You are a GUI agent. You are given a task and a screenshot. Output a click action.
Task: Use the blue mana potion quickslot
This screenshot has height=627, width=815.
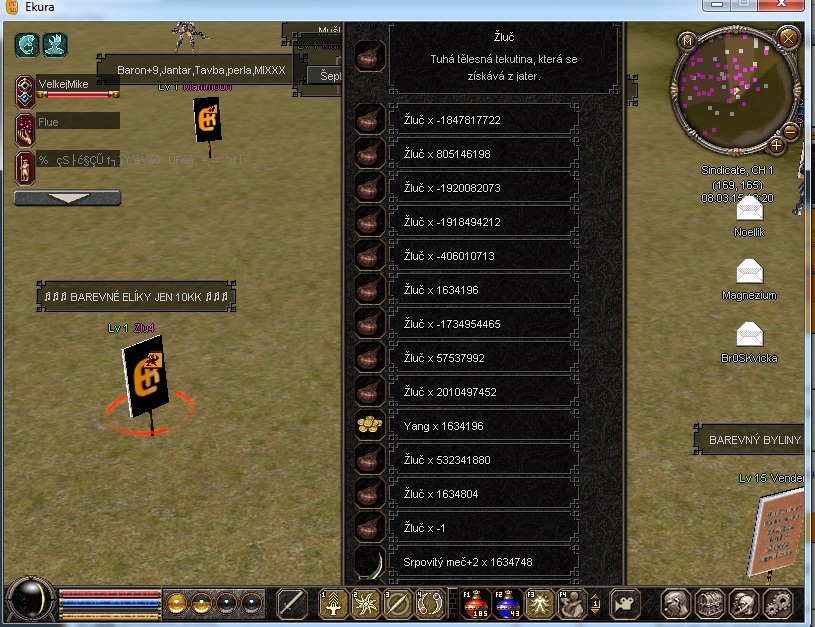click(x=506, y=602)
